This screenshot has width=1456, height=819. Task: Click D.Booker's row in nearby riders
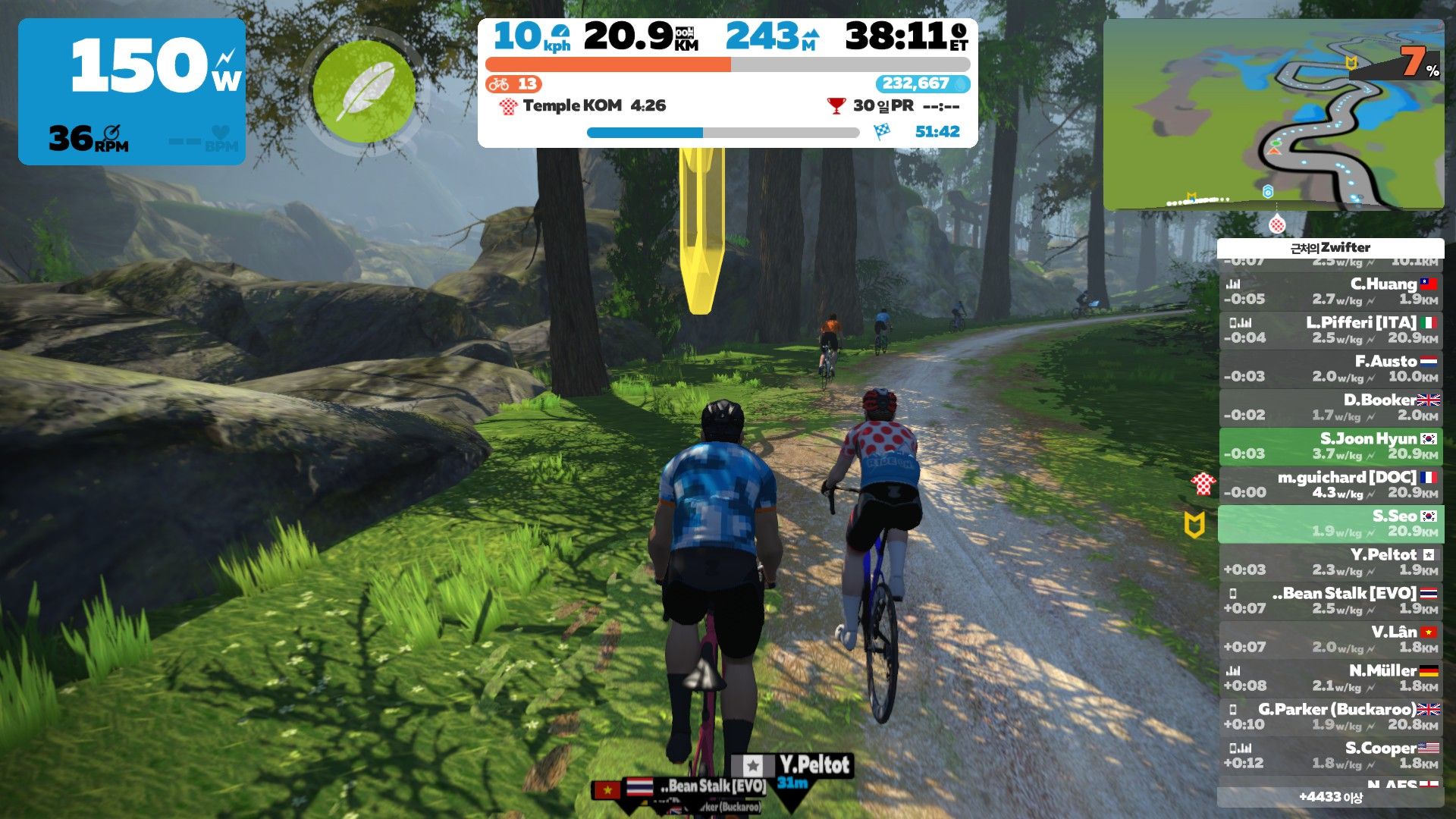[x=1331, y=408]
